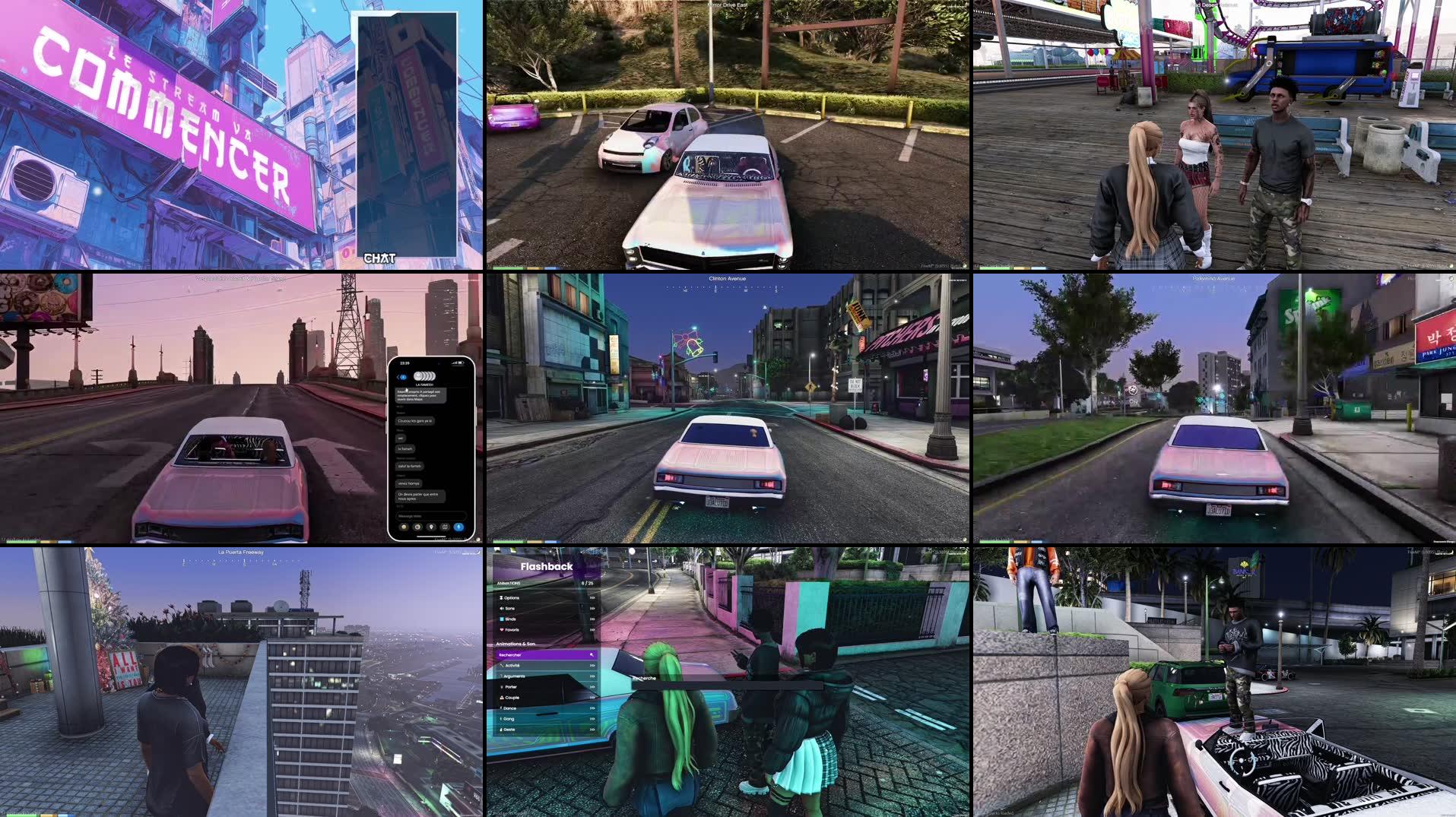Click the speaker icon next to Sons
The height and width of the screenshot is (817, 1456).
(502, 608)
